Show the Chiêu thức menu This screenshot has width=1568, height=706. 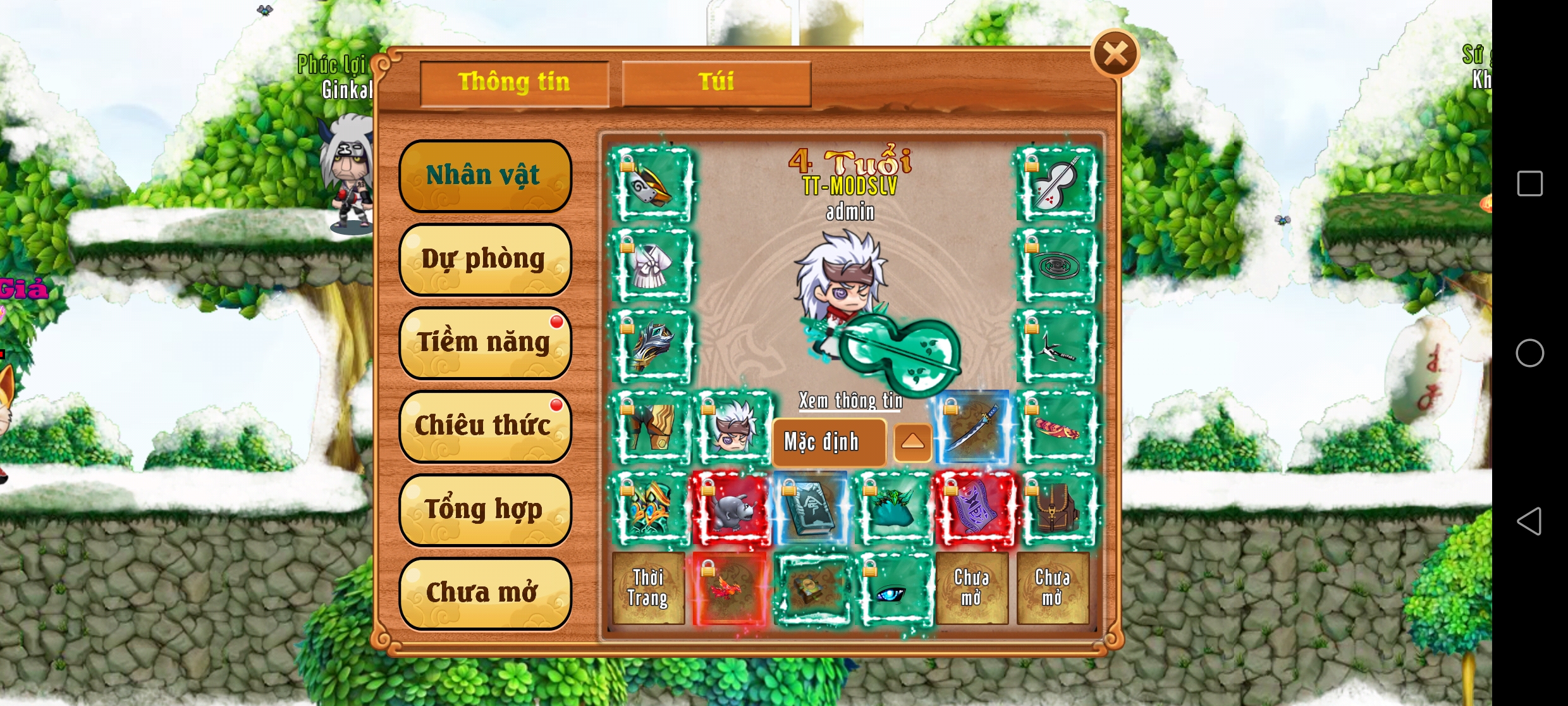pos(485,426)
